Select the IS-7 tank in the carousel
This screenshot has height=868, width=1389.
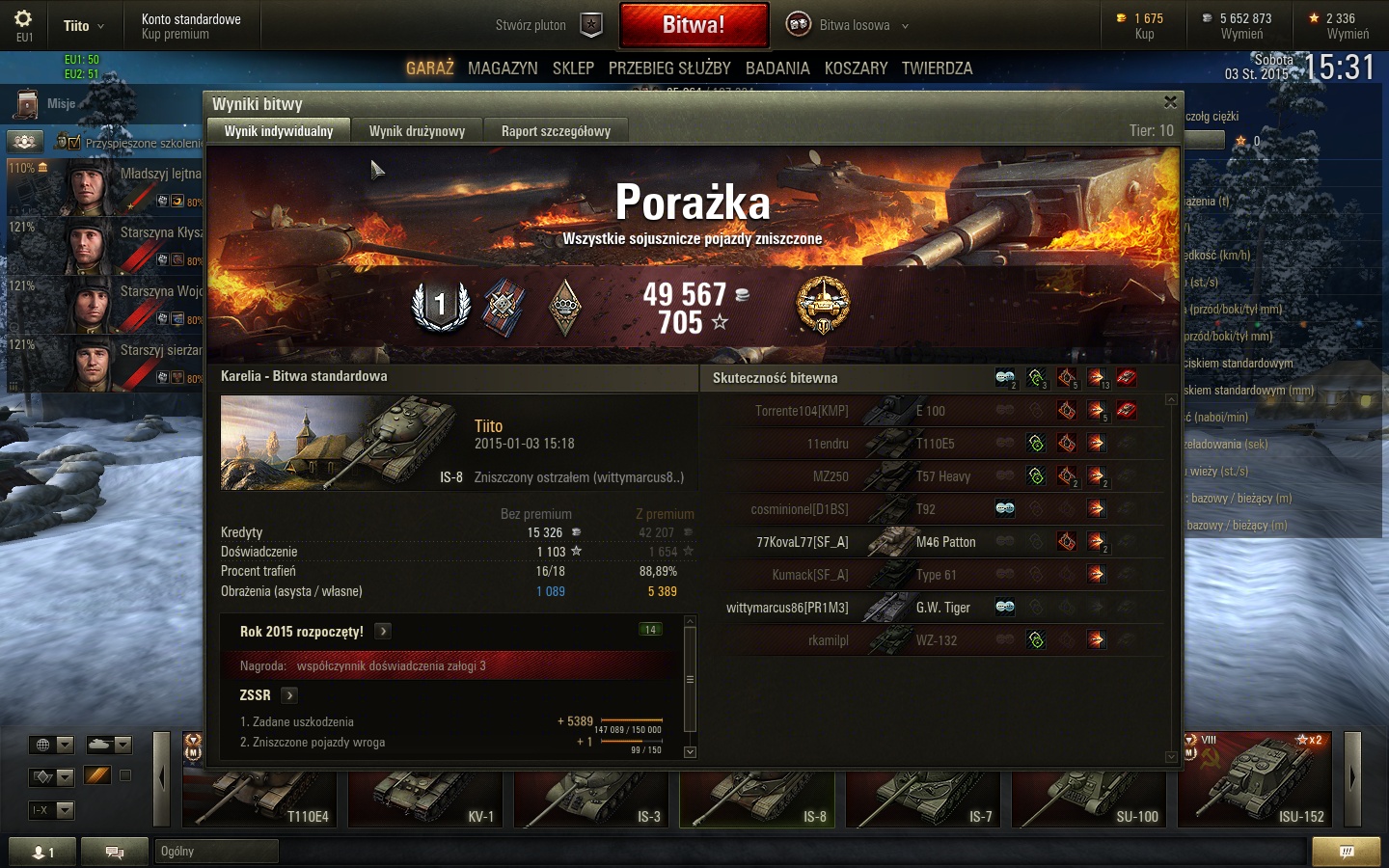pyautogui.click(x=923, y=796)
